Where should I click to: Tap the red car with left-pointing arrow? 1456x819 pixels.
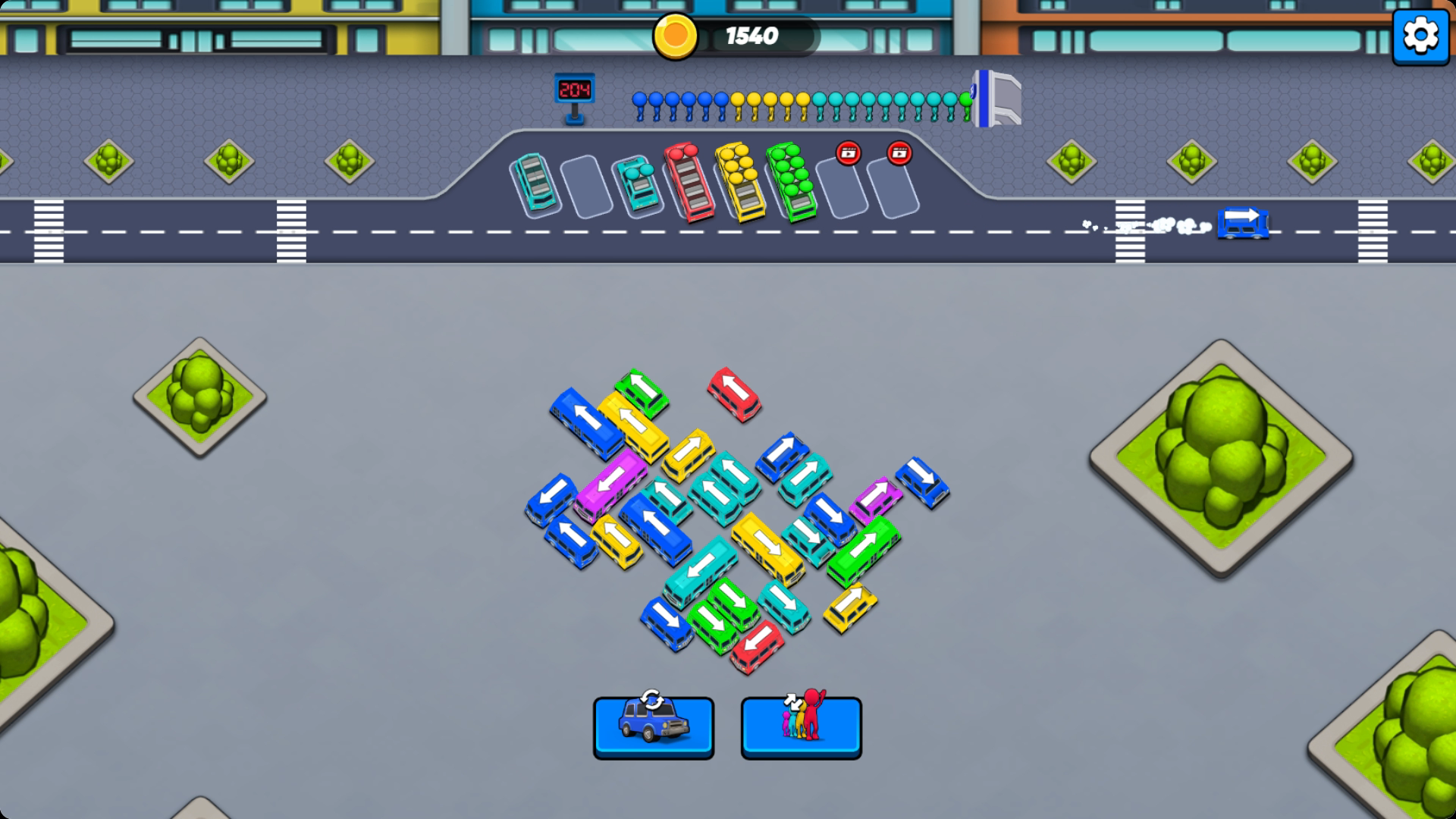756,645
